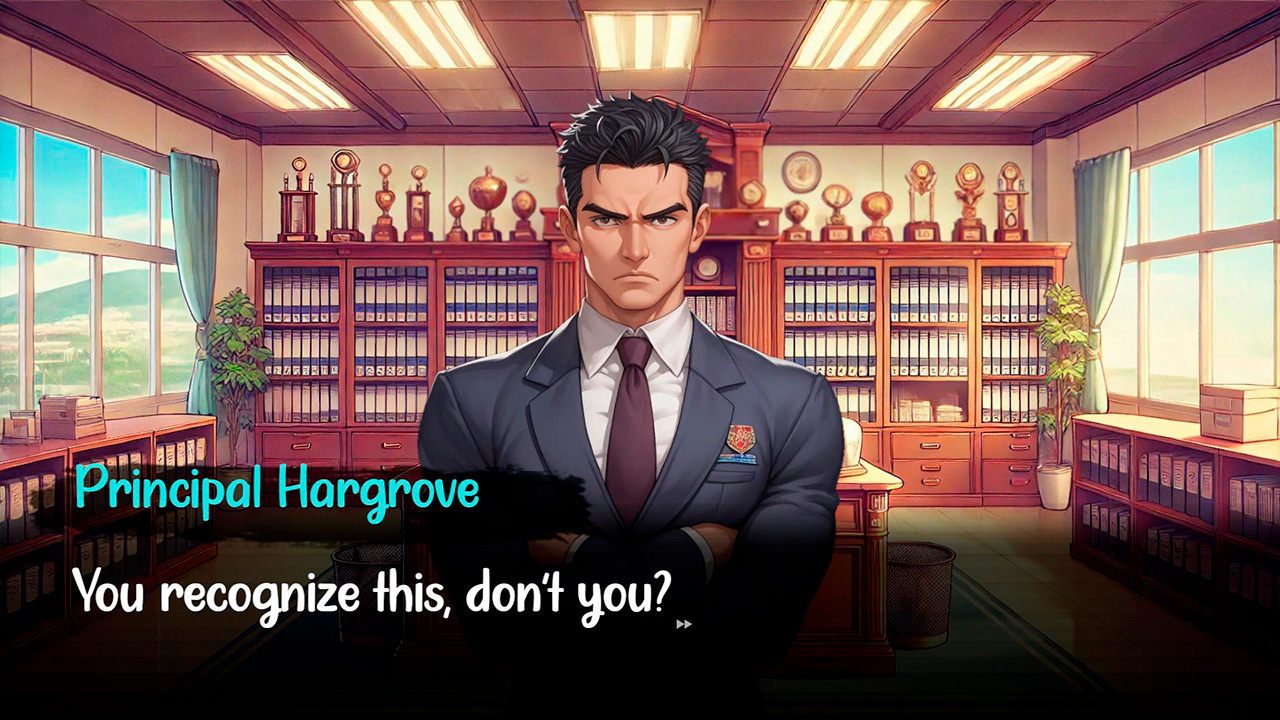Click the round plaque above the right bookshelf

tap(799, 170)
